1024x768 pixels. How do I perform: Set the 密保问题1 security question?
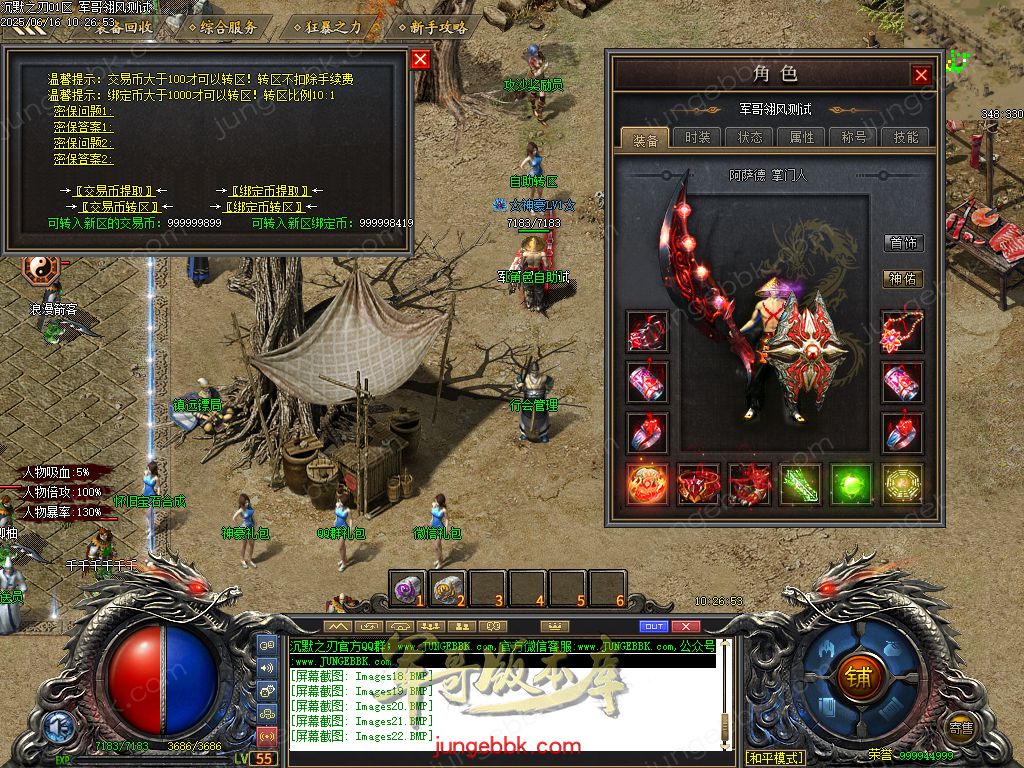click(83, 111)
